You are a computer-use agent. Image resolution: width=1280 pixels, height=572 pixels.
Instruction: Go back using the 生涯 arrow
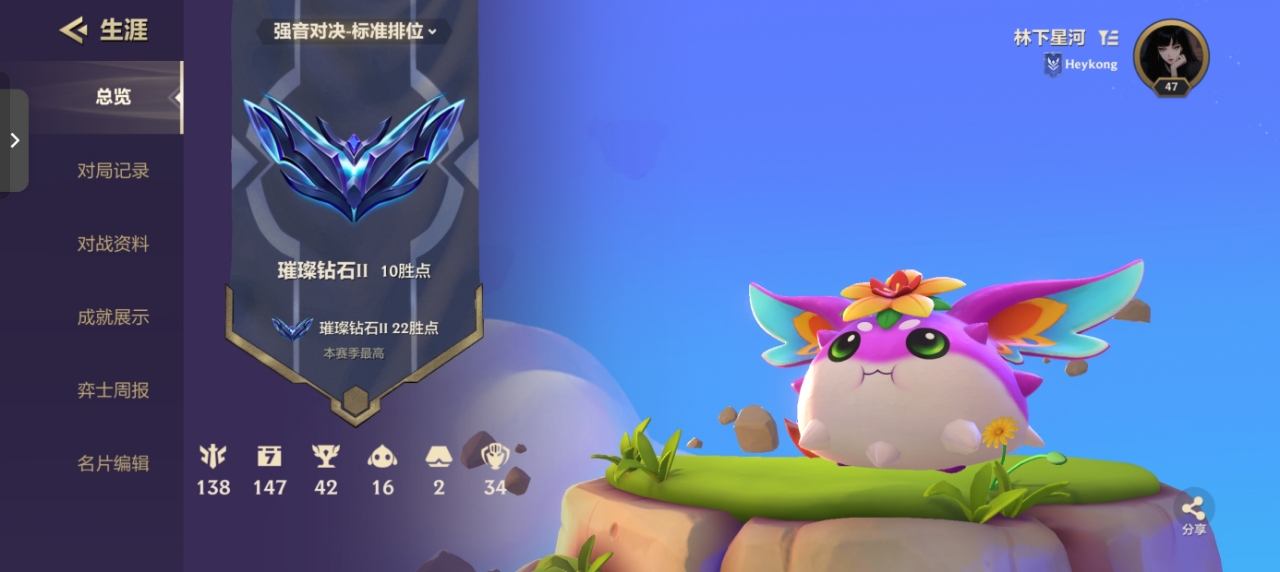pyautogui.click(x=73, y=30)
